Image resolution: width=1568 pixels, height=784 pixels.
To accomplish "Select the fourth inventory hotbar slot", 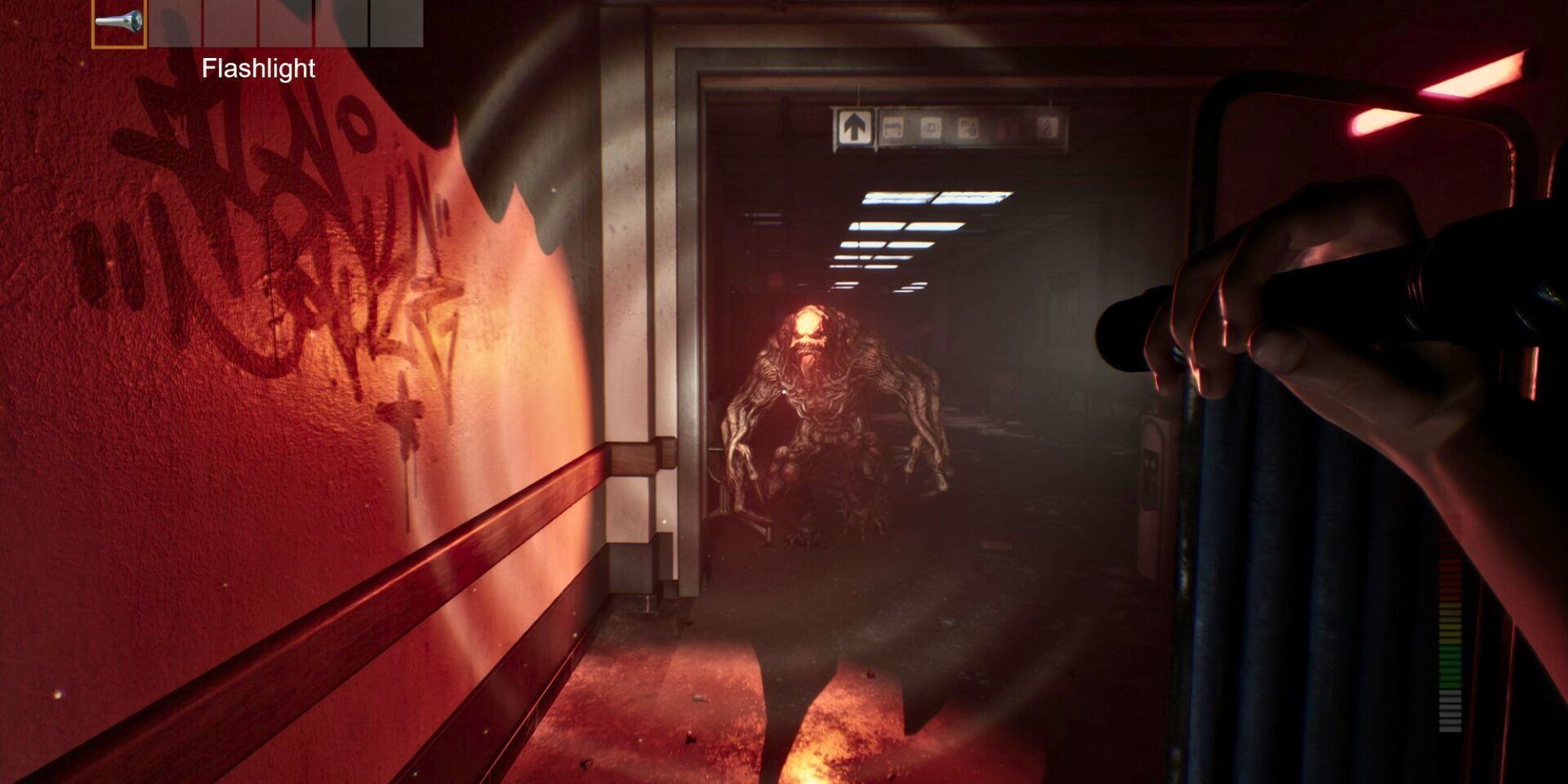I will point(284,24).
